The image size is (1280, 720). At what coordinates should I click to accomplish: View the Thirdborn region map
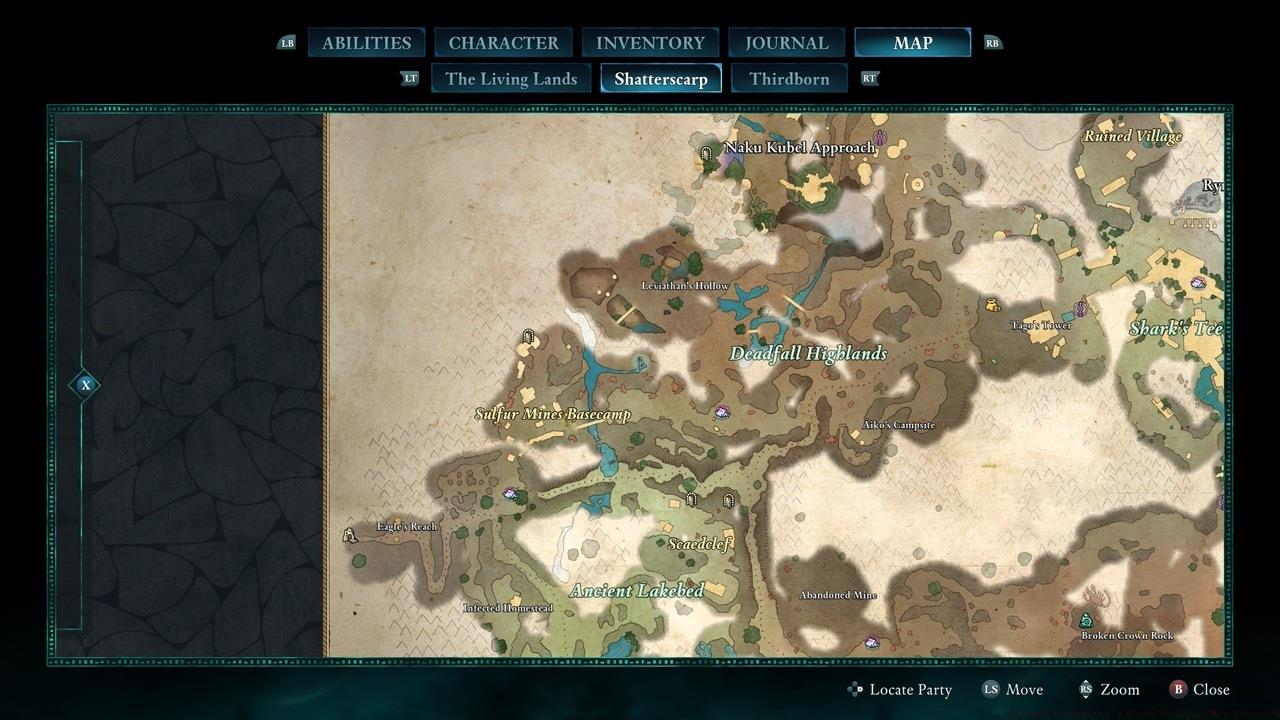(789, 79)
